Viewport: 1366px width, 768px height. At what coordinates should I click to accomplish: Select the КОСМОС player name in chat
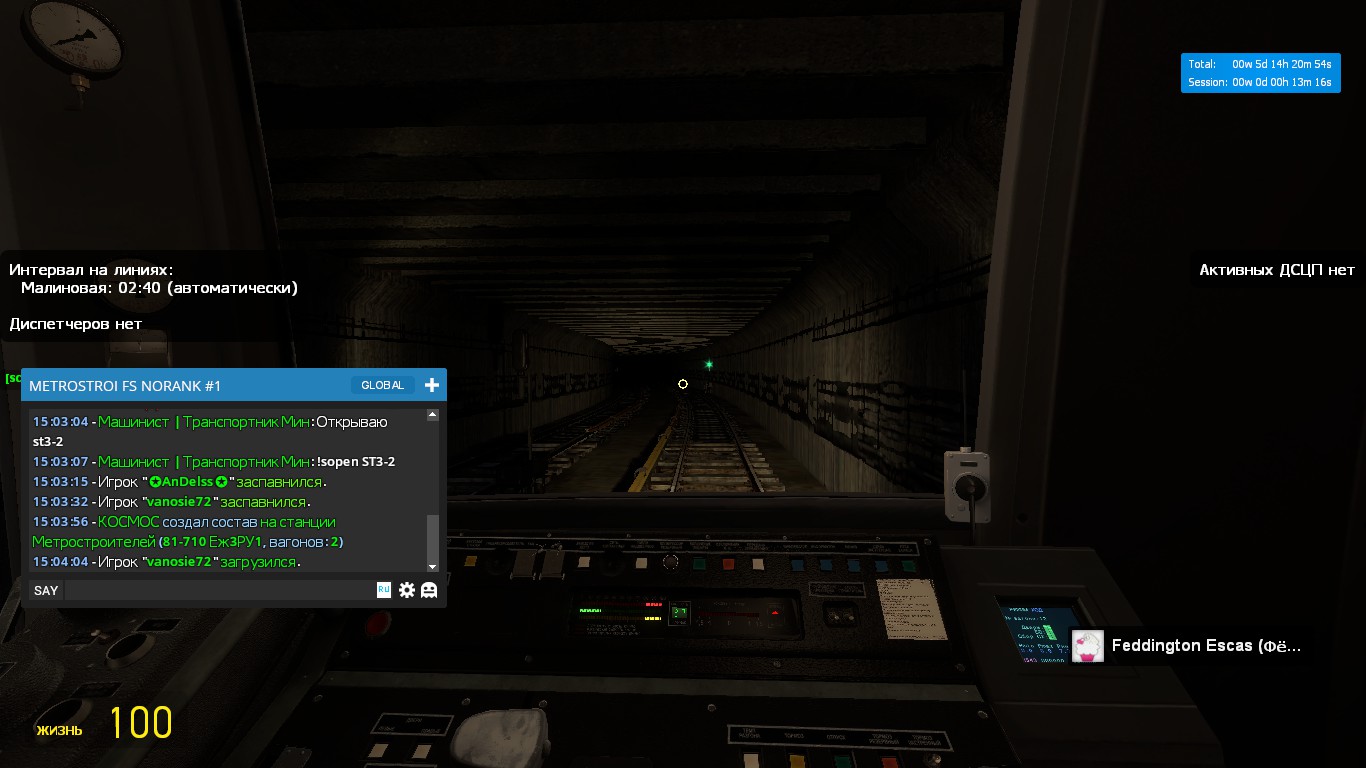[129, 522]
